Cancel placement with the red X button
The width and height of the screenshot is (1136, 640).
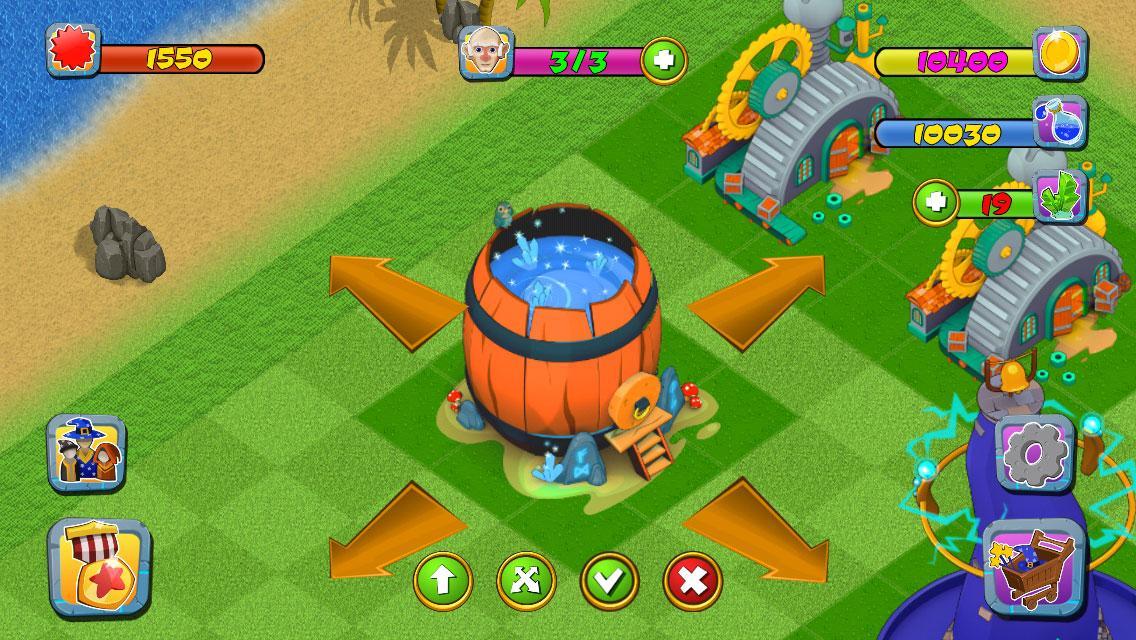pos(692,580)
